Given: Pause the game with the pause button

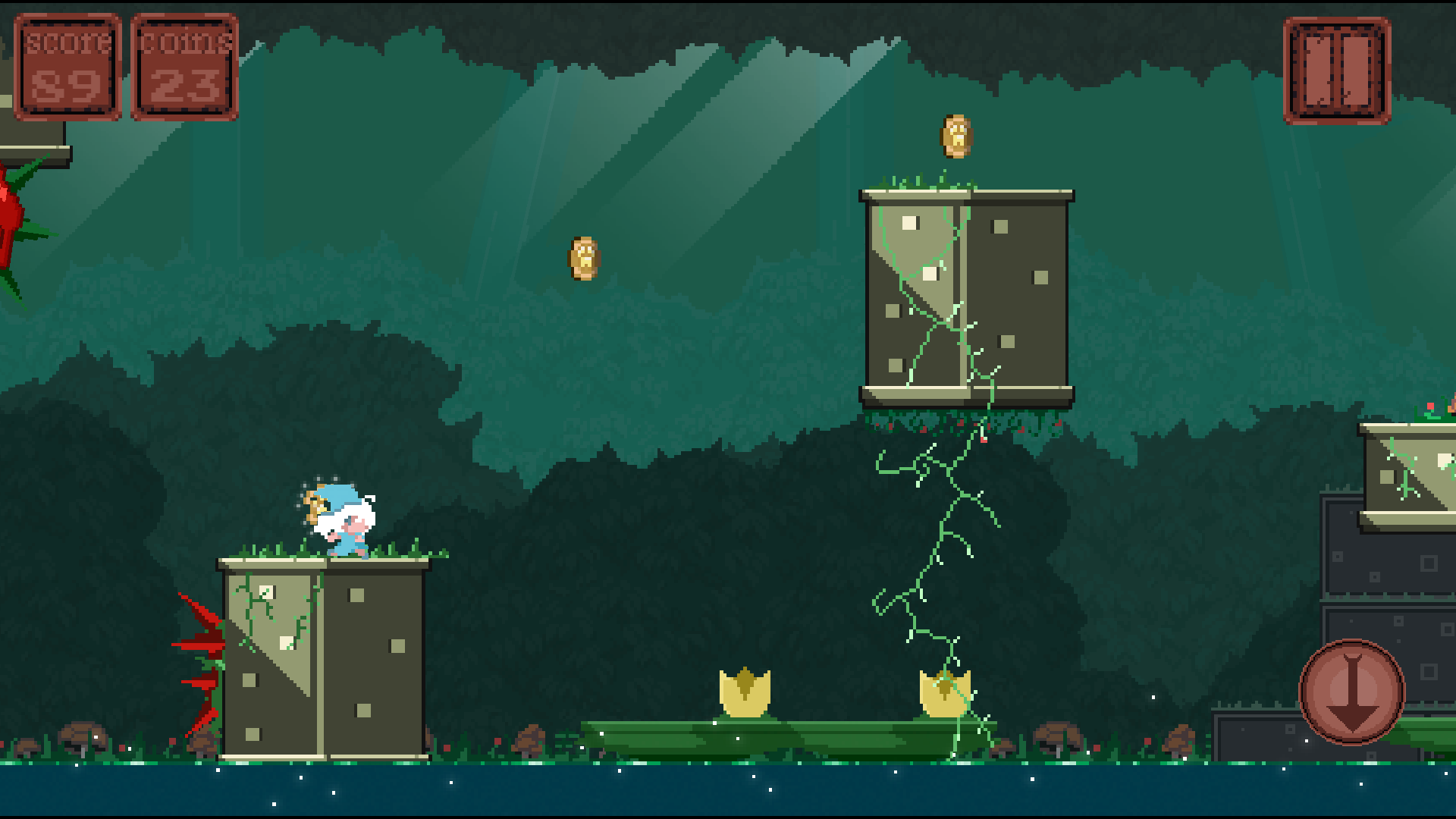Looking at the screenshot, I should [1337, 71].
